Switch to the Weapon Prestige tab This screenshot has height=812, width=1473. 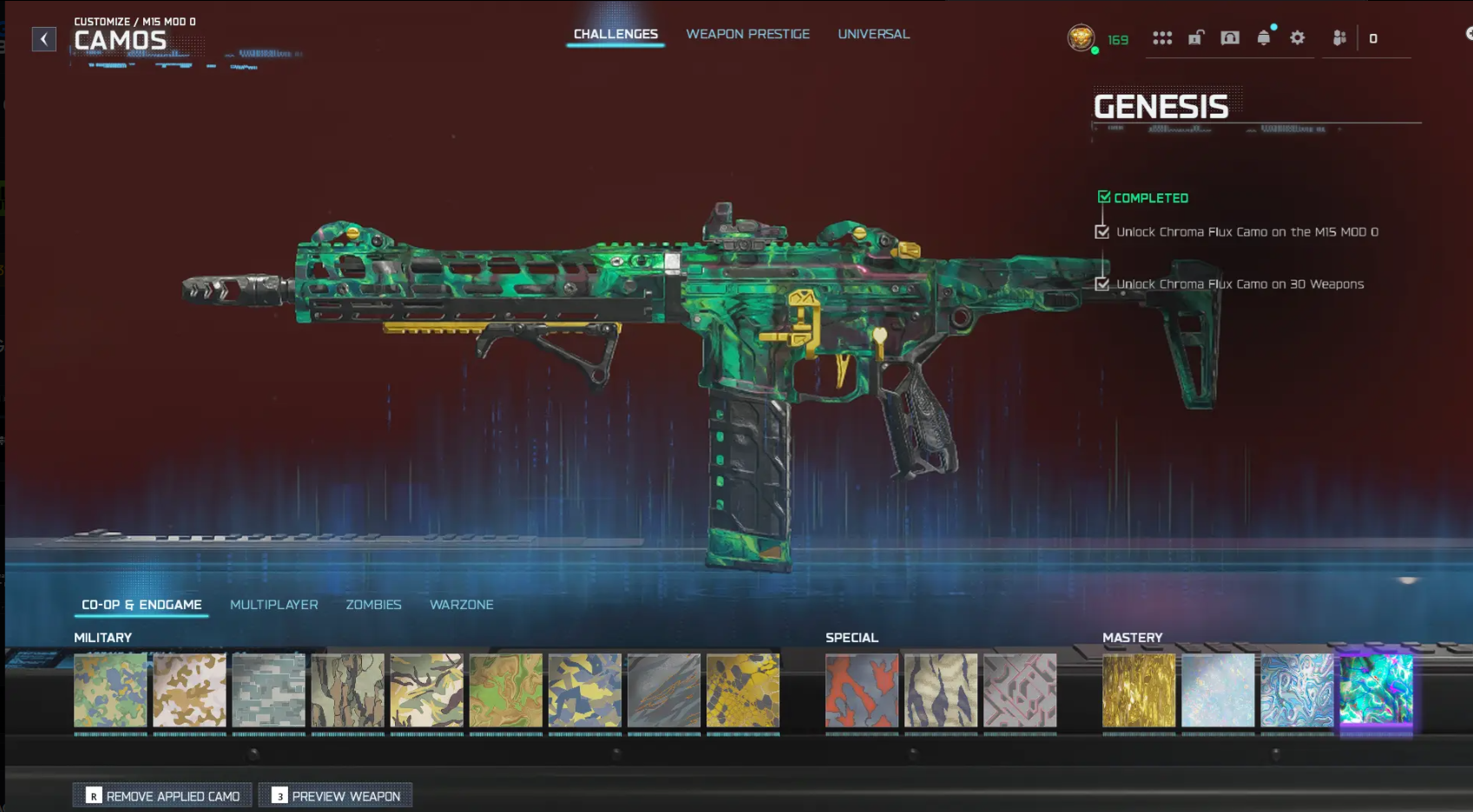coord(748,34)
